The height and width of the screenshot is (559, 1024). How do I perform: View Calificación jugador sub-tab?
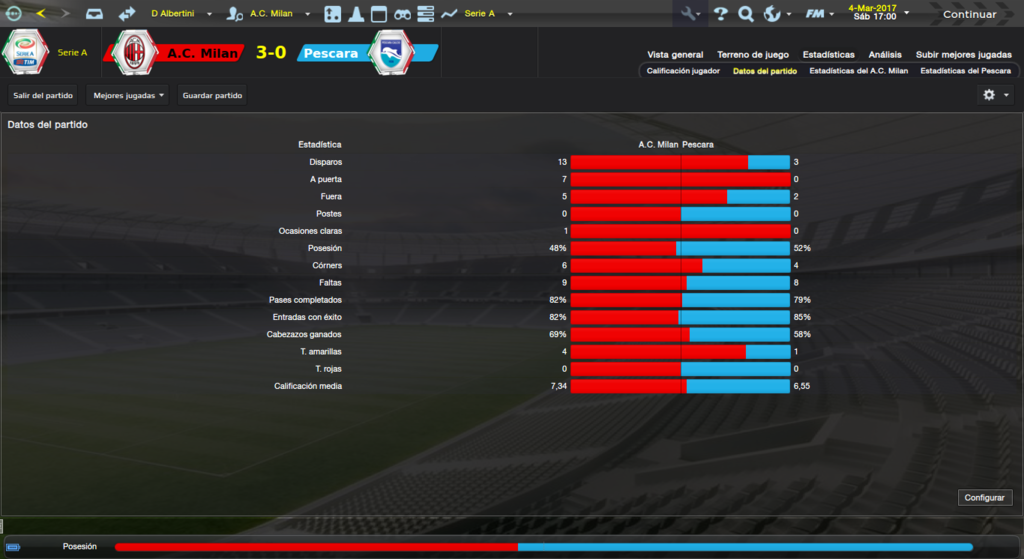683,71
